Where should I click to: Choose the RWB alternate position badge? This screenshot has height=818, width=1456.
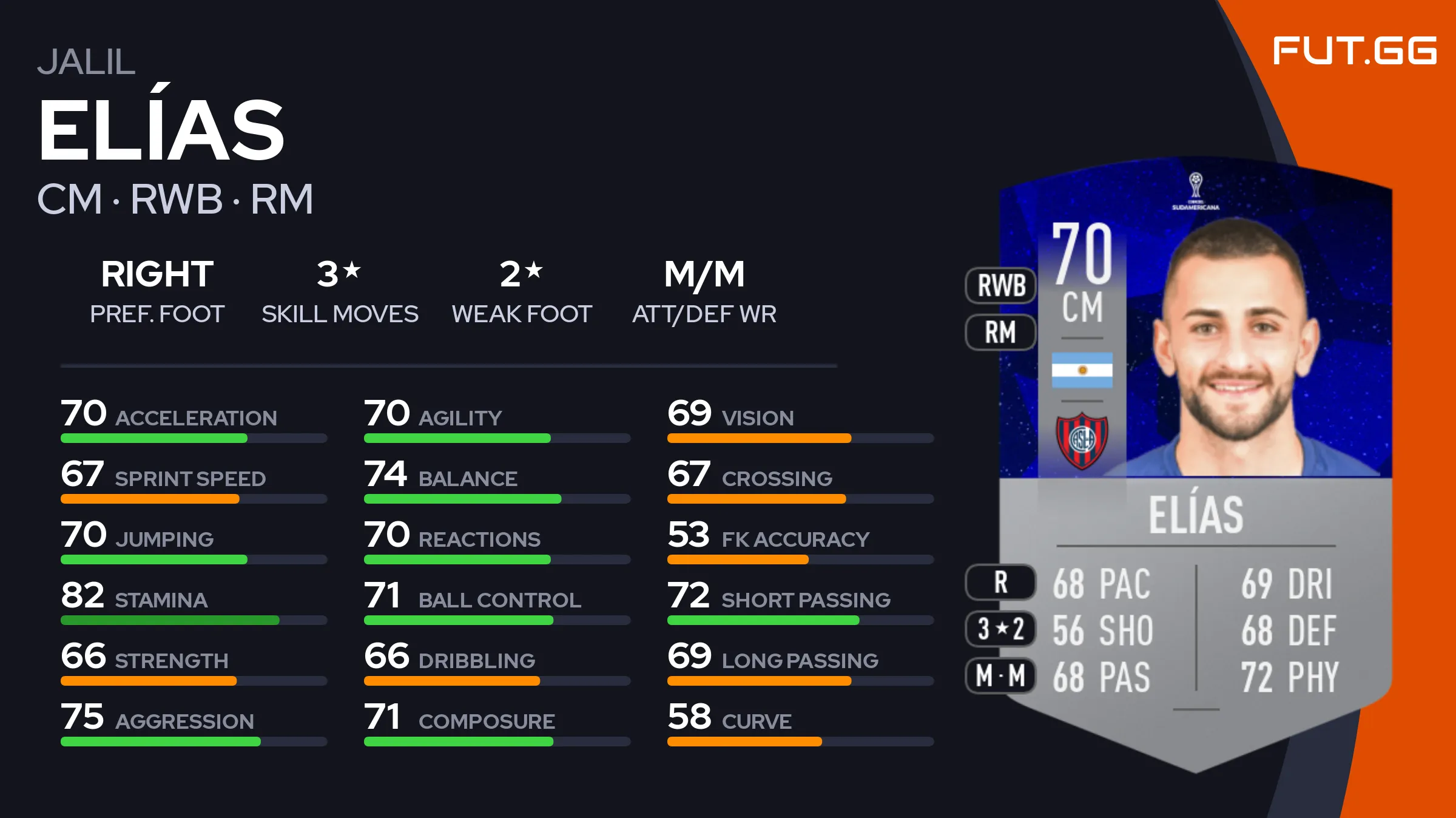coord(1000,285)
